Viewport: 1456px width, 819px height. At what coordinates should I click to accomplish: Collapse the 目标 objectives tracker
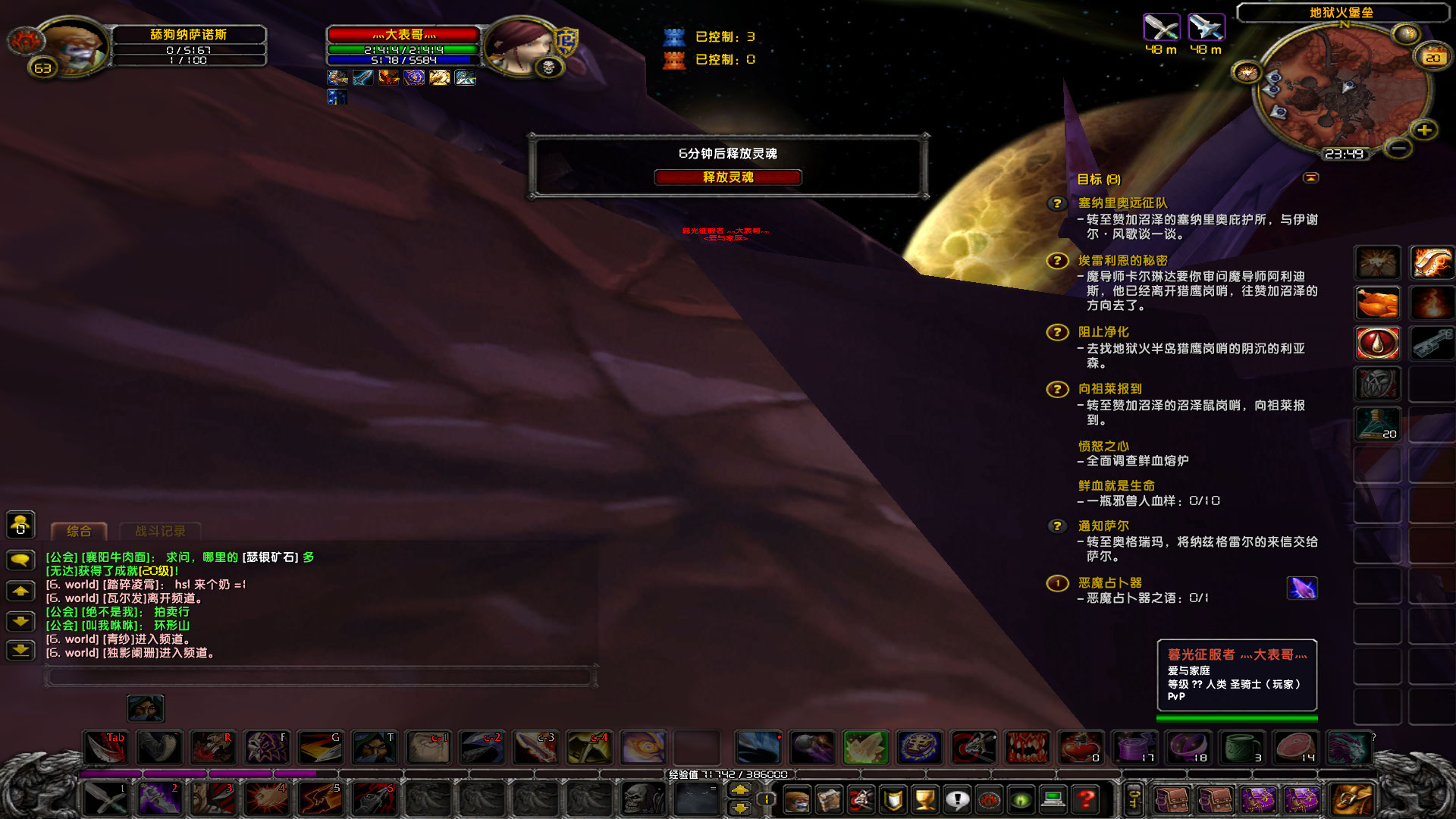point(1311,177)
